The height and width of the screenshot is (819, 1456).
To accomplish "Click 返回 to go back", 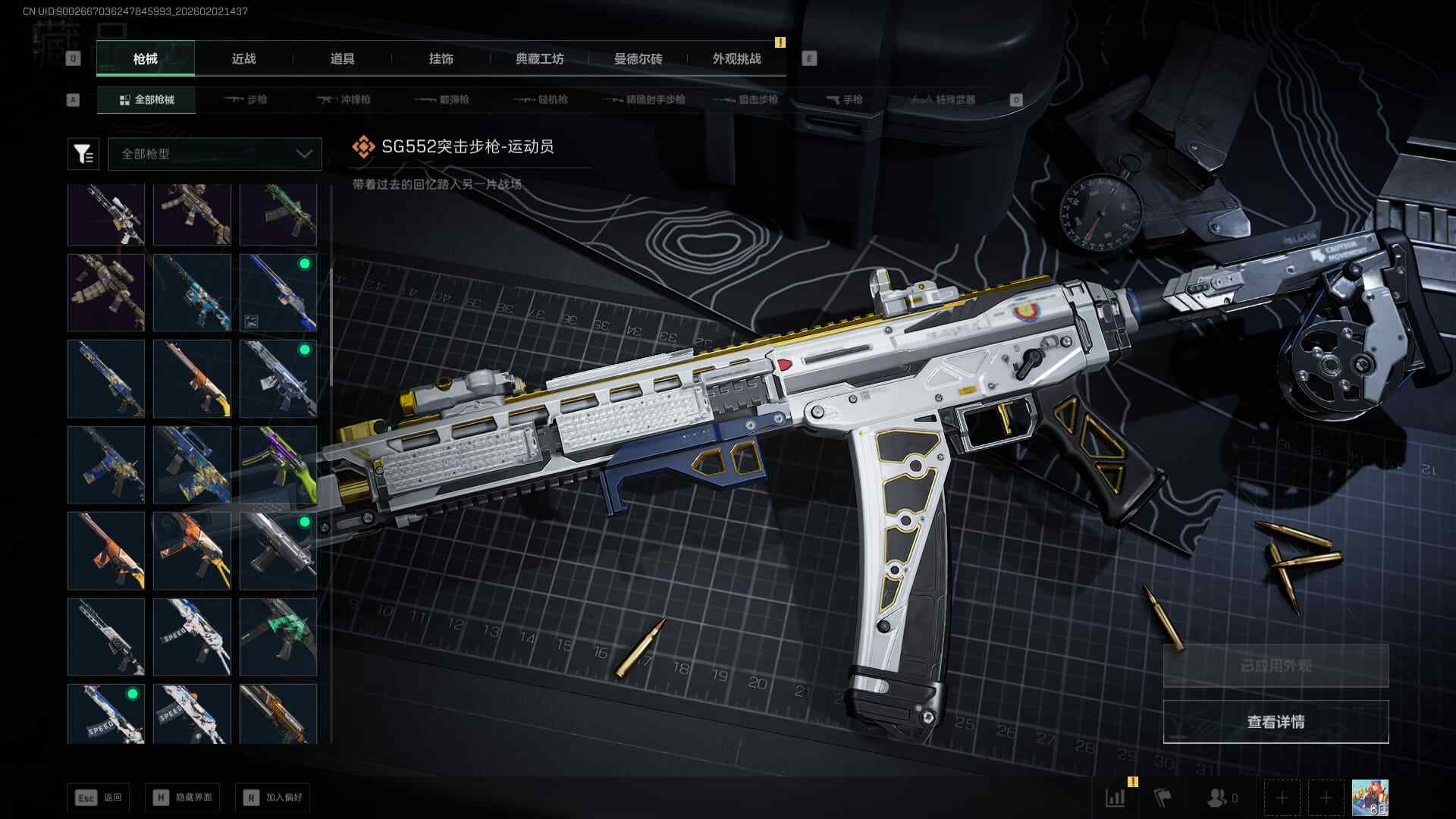I will pos(99,798).
